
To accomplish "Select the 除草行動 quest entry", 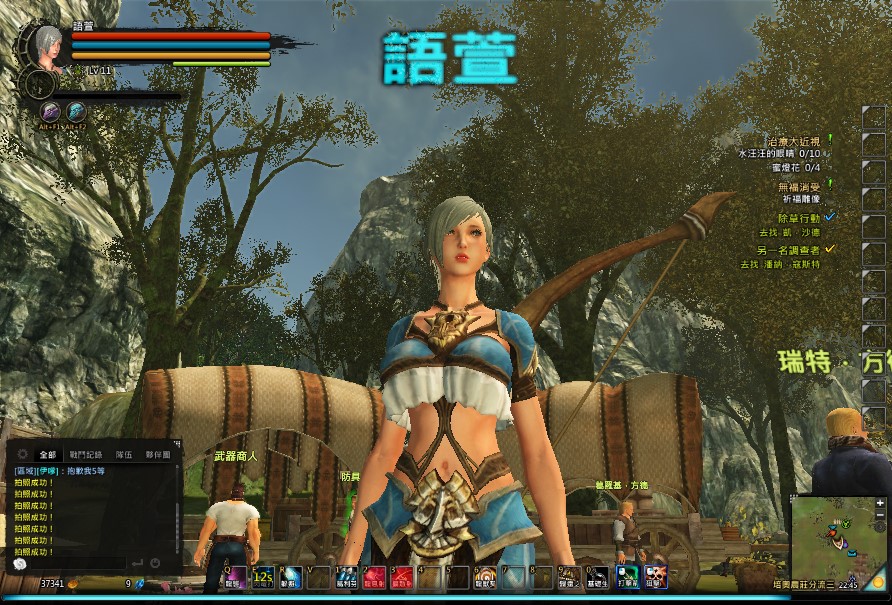I will pyautogui.click(x=798, y=217).
